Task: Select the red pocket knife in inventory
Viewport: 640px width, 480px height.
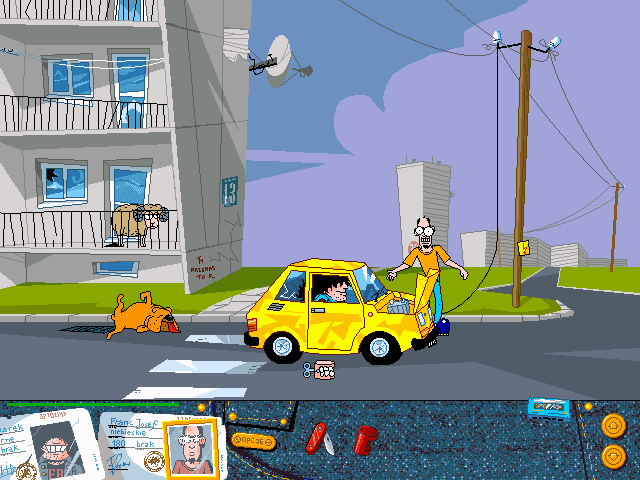Action: point(318,438)
